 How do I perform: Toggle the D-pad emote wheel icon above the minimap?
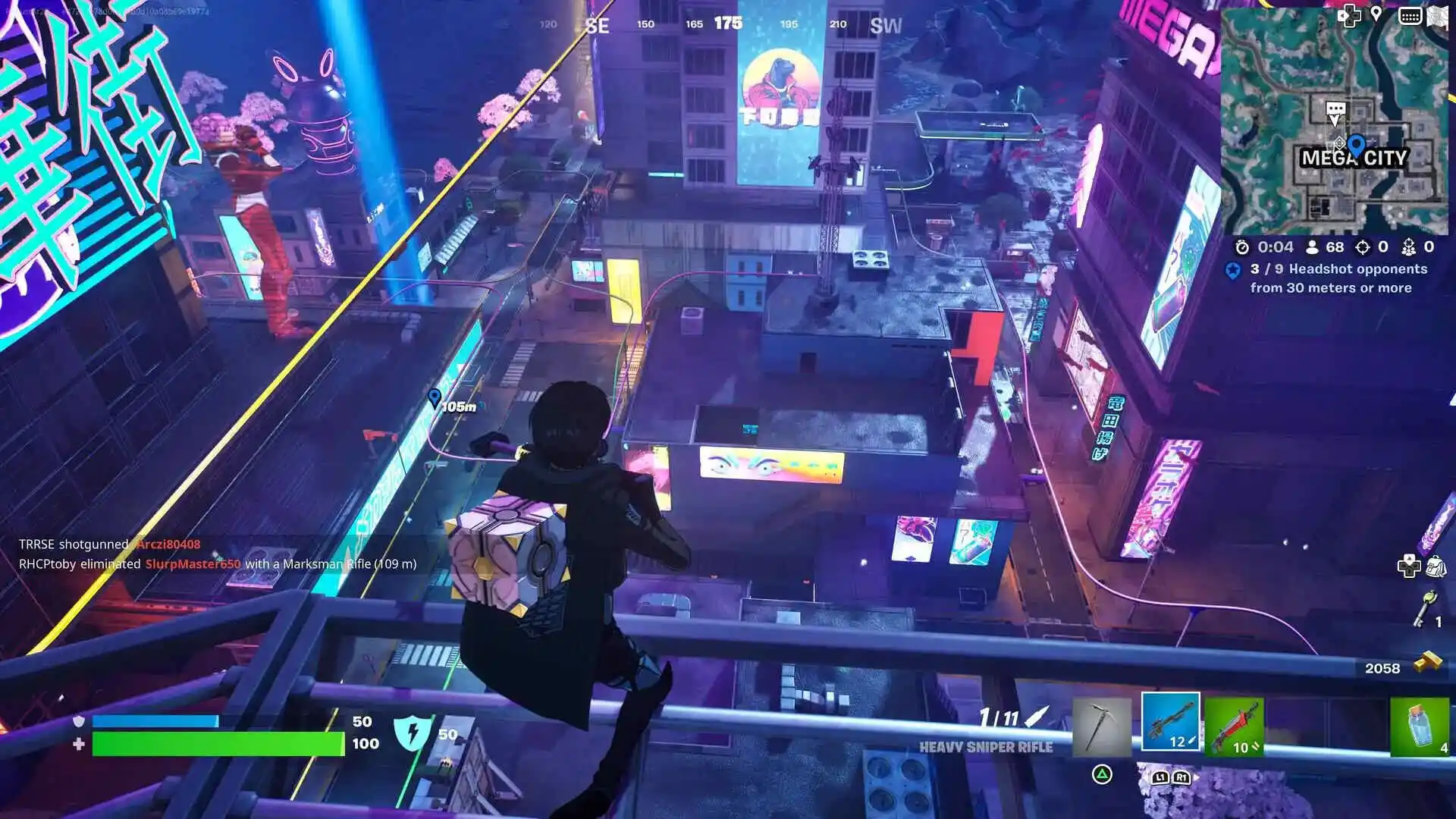coord(1348,15)
